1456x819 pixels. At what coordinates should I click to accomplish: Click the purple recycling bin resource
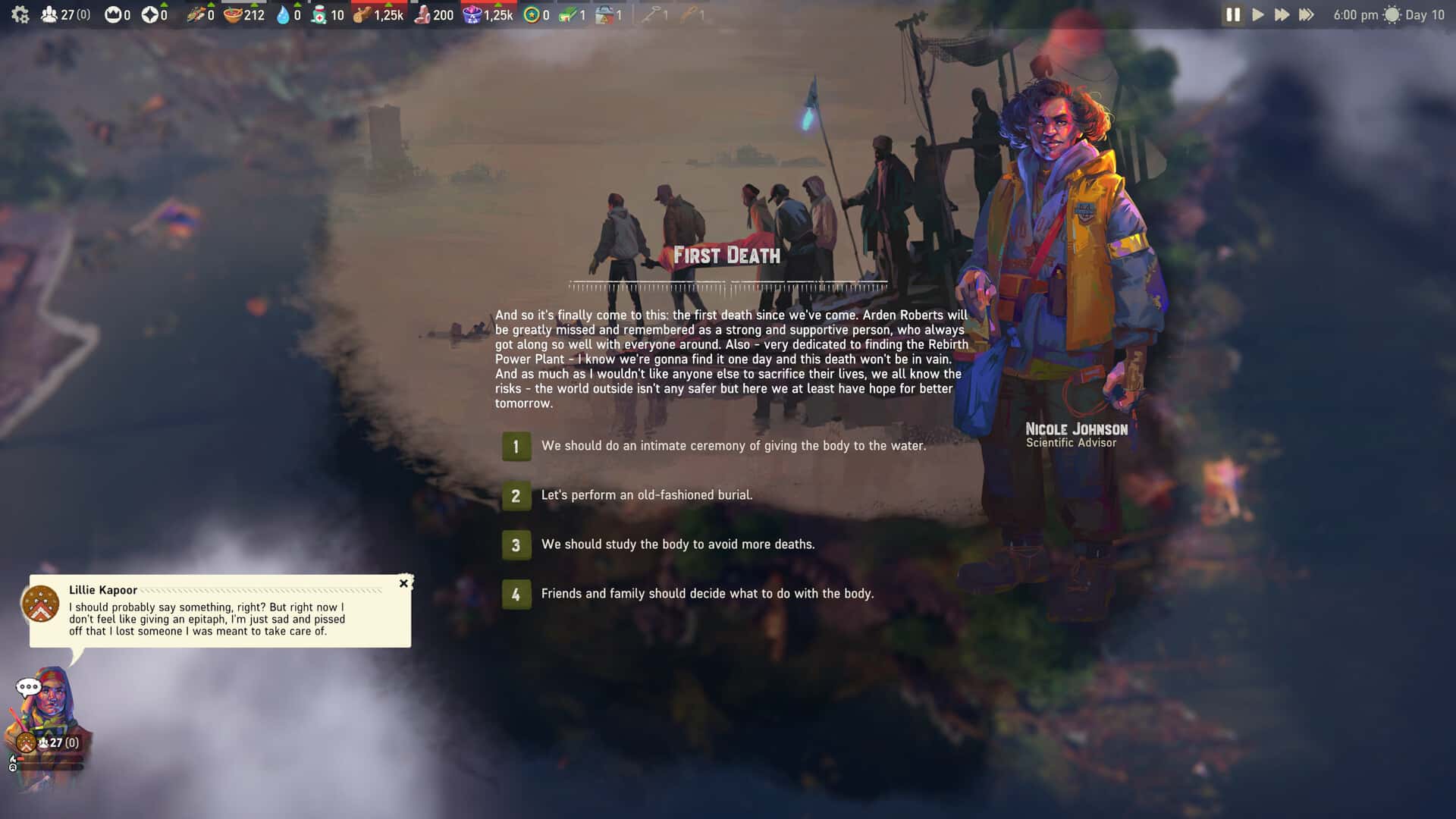(x=472, y=14)
